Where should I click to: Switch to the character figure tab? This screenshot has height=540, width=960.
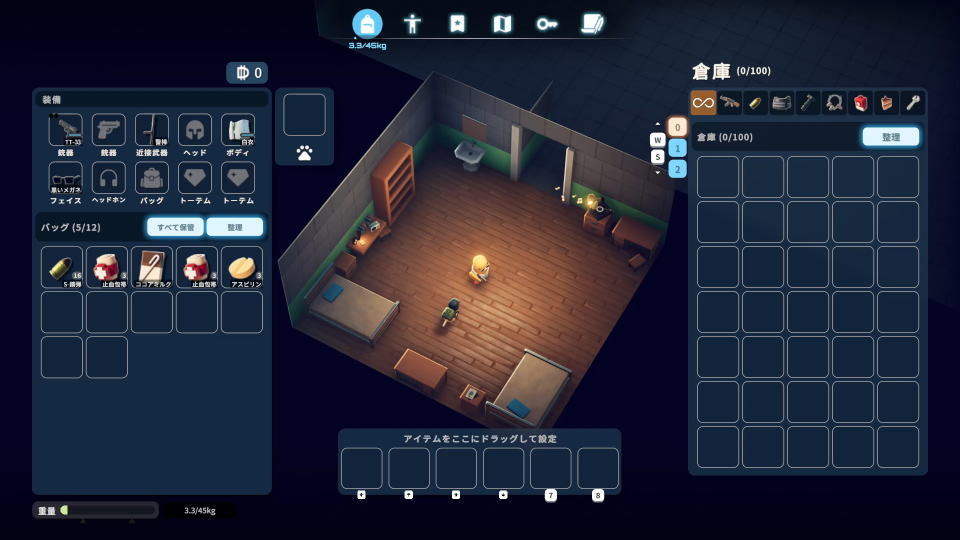(412, 24)
